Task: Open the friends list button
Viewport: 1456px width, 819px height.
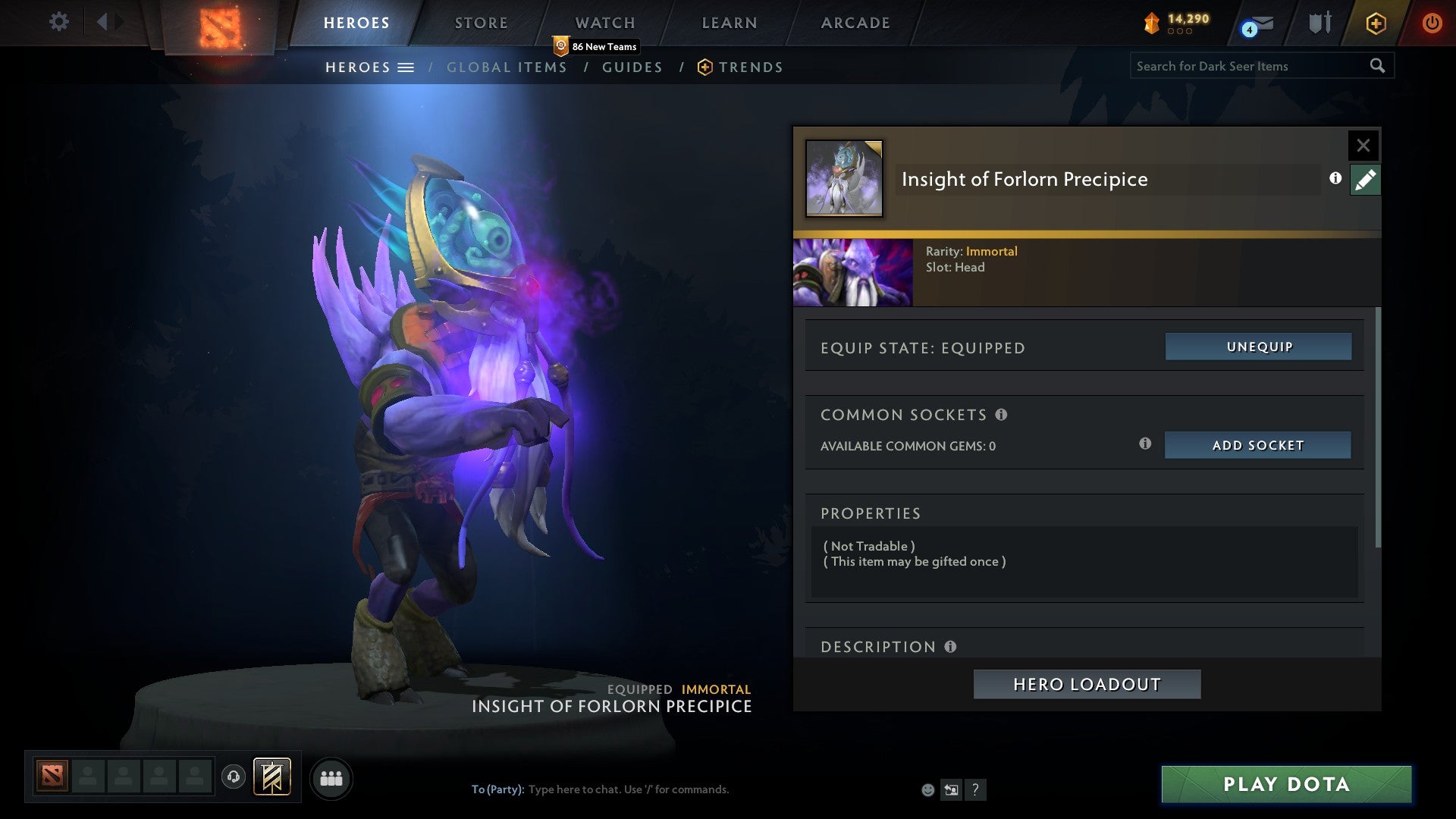Action: [331, 779]
